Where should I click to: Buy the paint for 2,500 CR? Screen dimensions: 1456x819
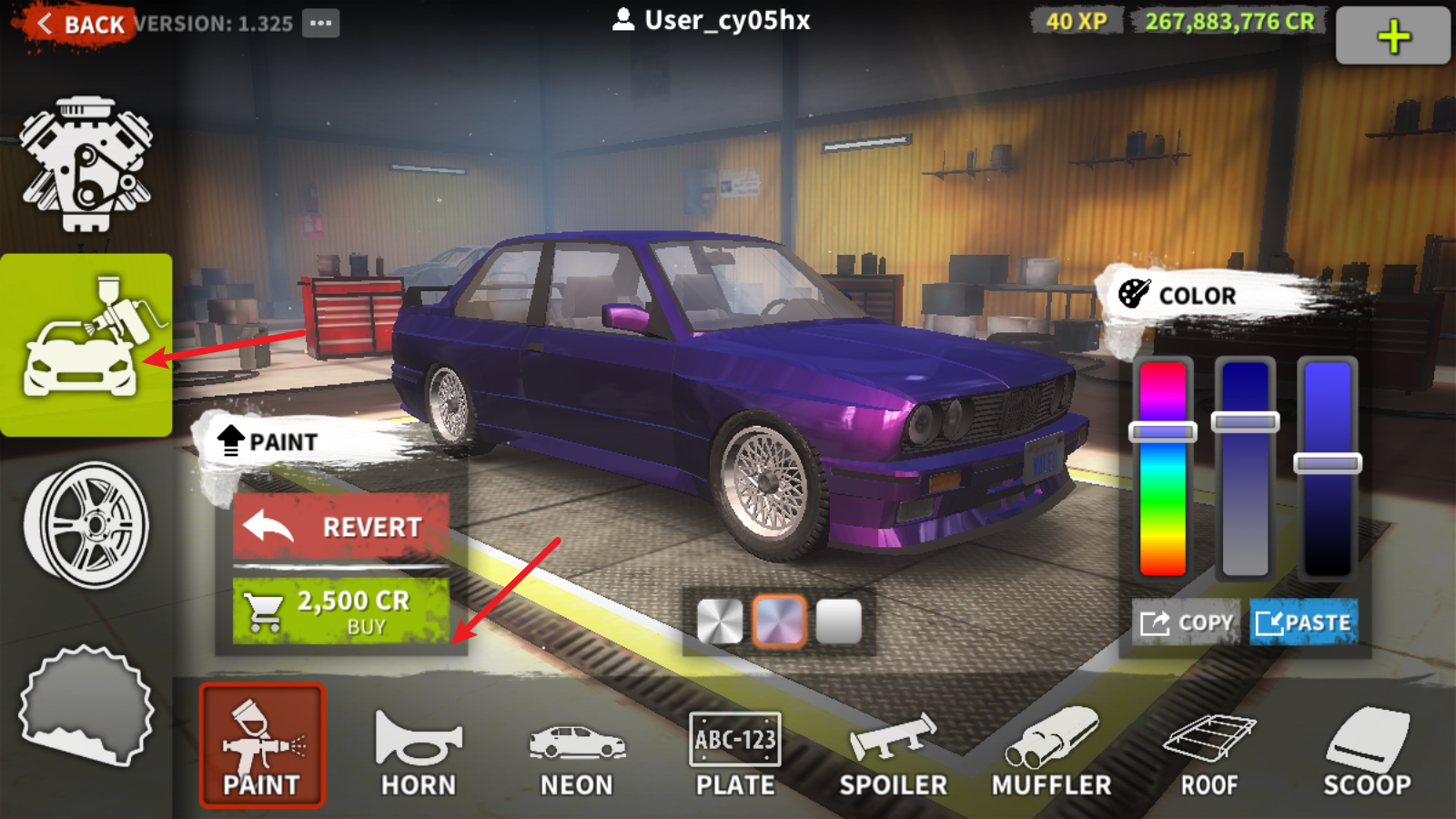pos(341,612)
